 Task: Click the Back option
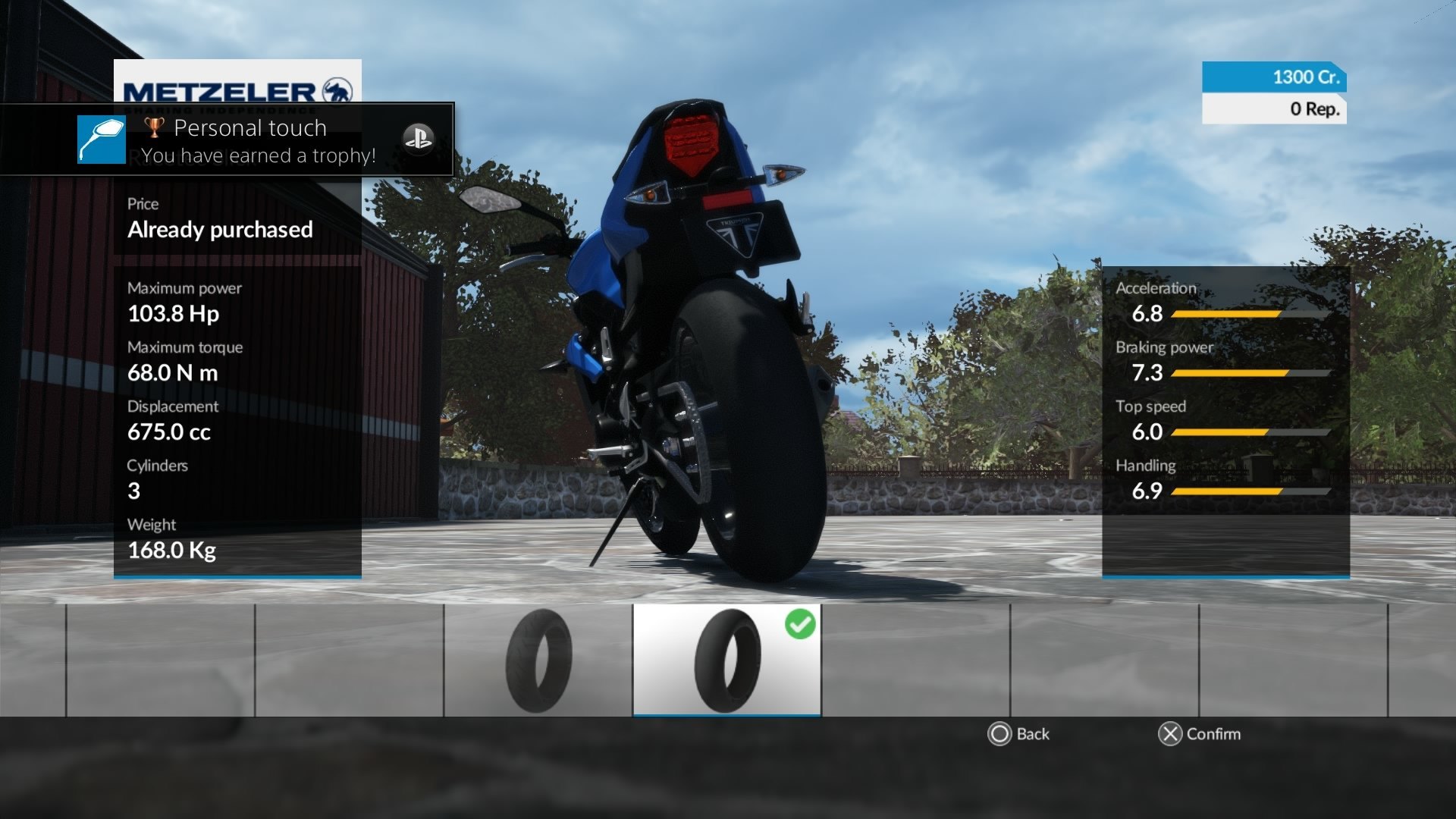pos(1018,734)
